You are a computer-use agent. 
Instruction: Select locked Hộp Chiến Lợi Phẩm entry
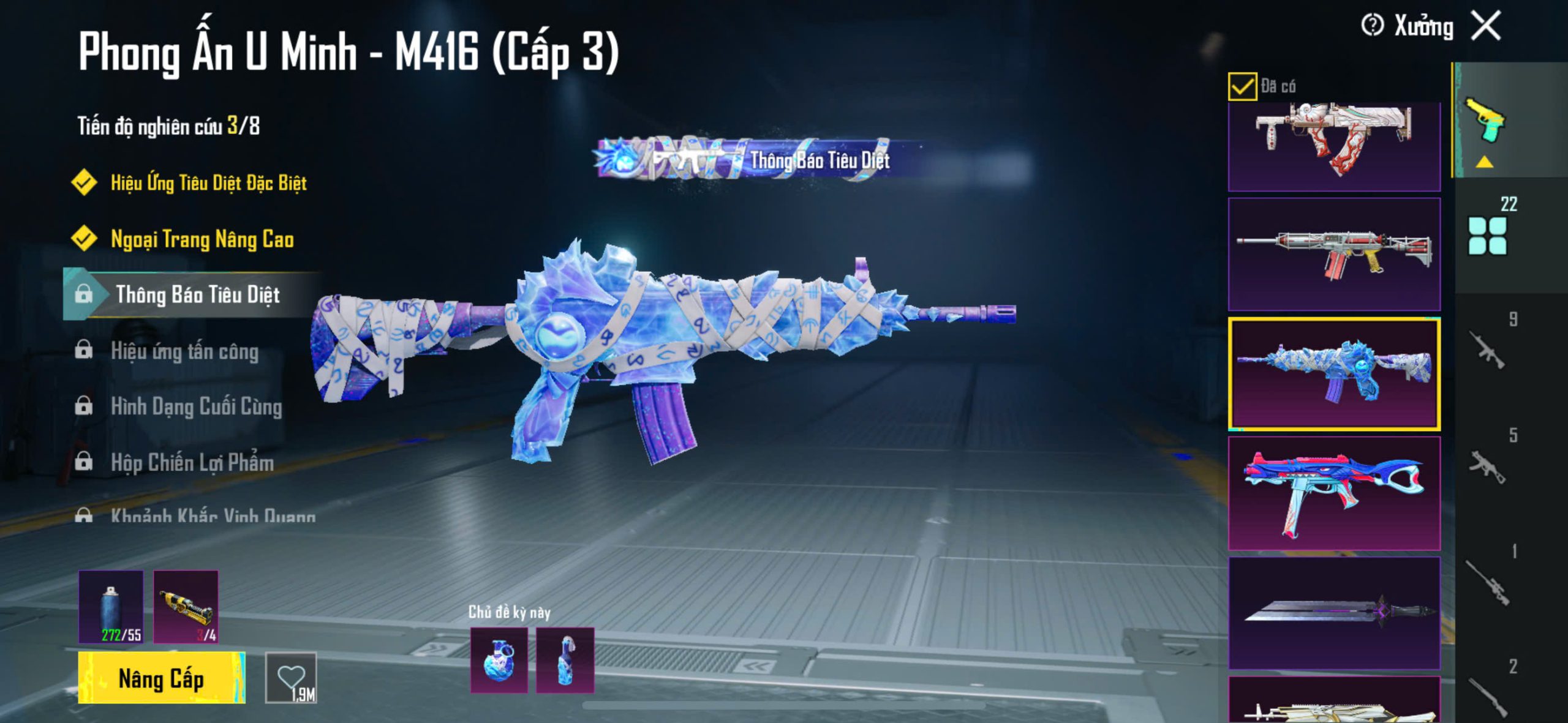[x=192, y=463]
